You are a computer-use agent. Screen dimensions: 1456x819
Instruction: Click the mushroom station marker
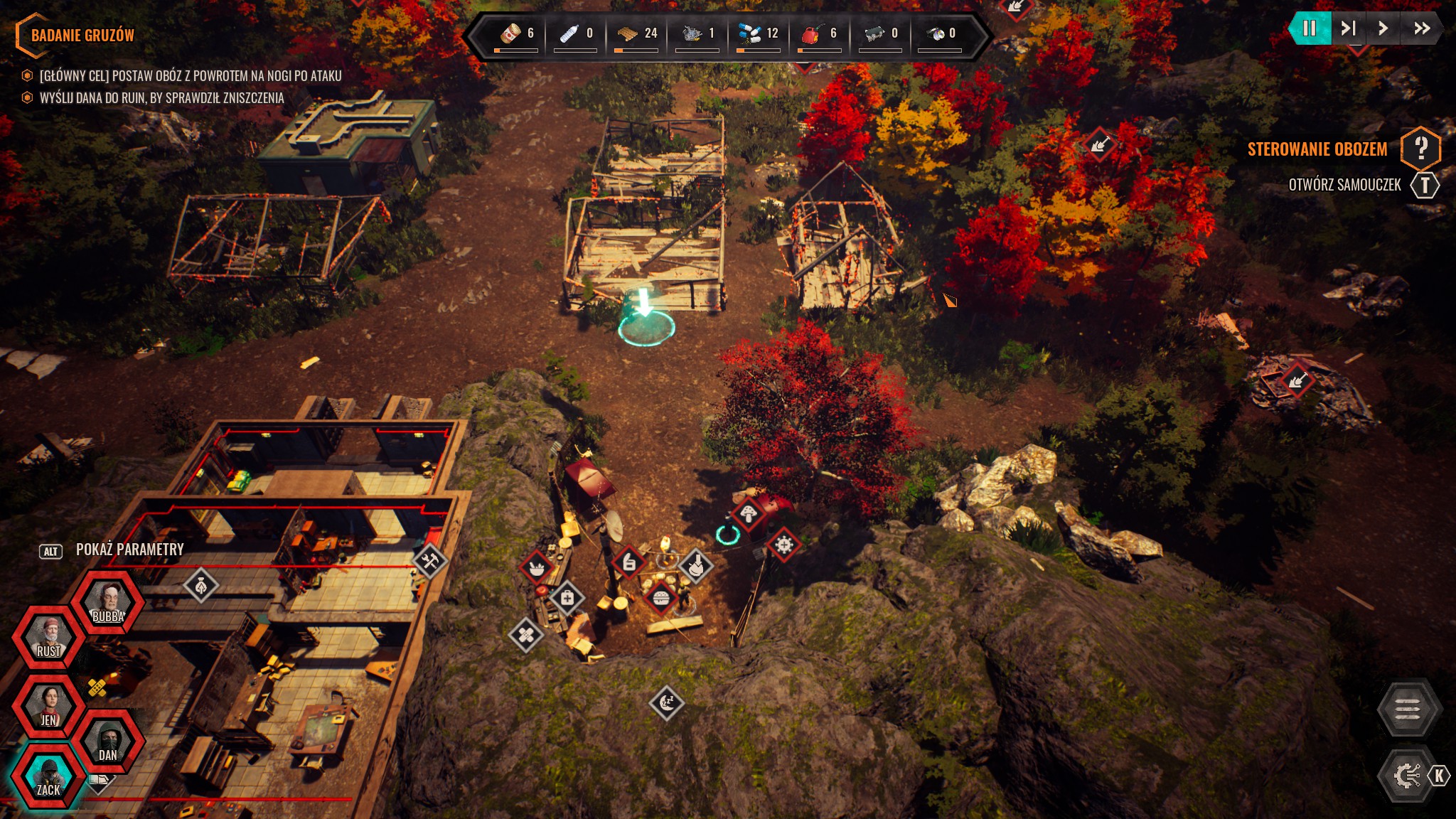(748, 513)
